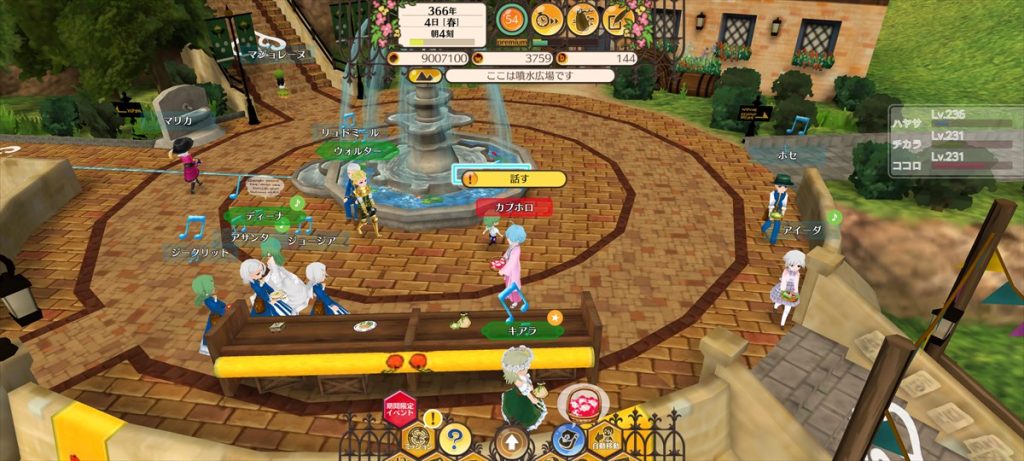Open the pink flower basket bubble

pyautogui.click(x=580, y=401)
